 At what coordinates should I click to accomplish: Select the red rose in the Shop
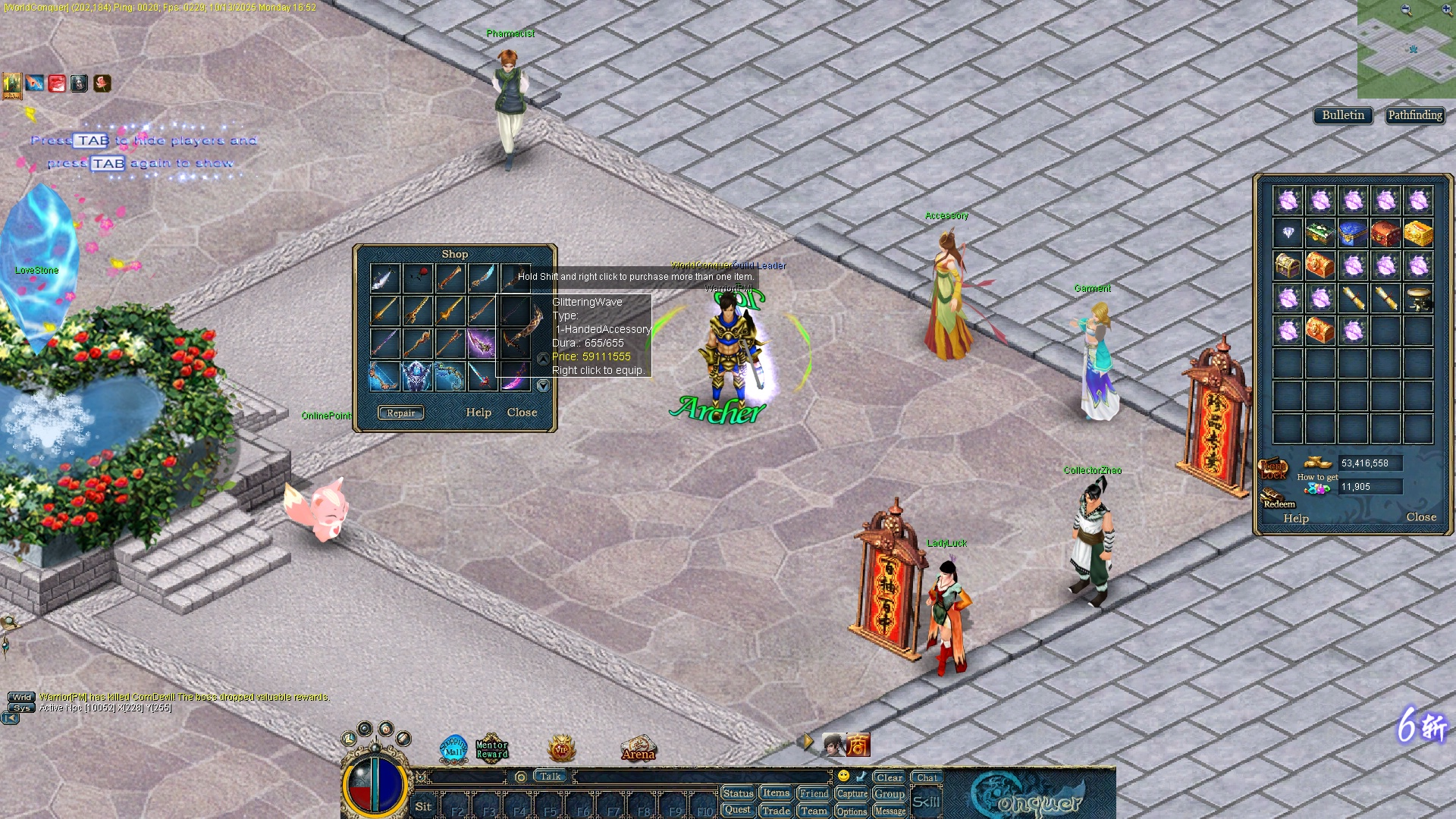[417, 278]
